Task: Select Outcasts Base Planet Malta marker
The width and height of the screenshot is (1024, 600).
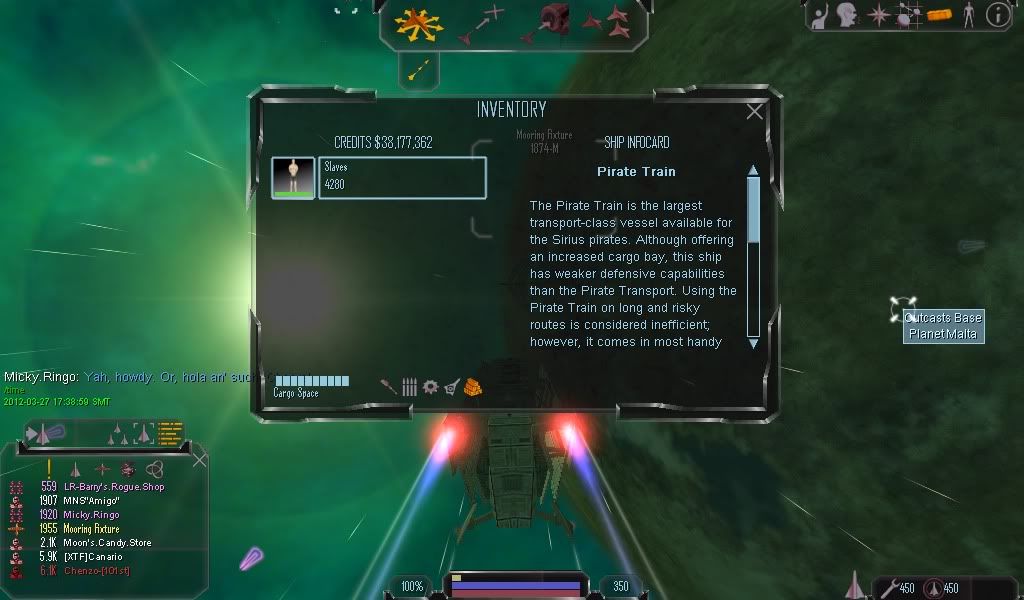Action: click(943, 326)
